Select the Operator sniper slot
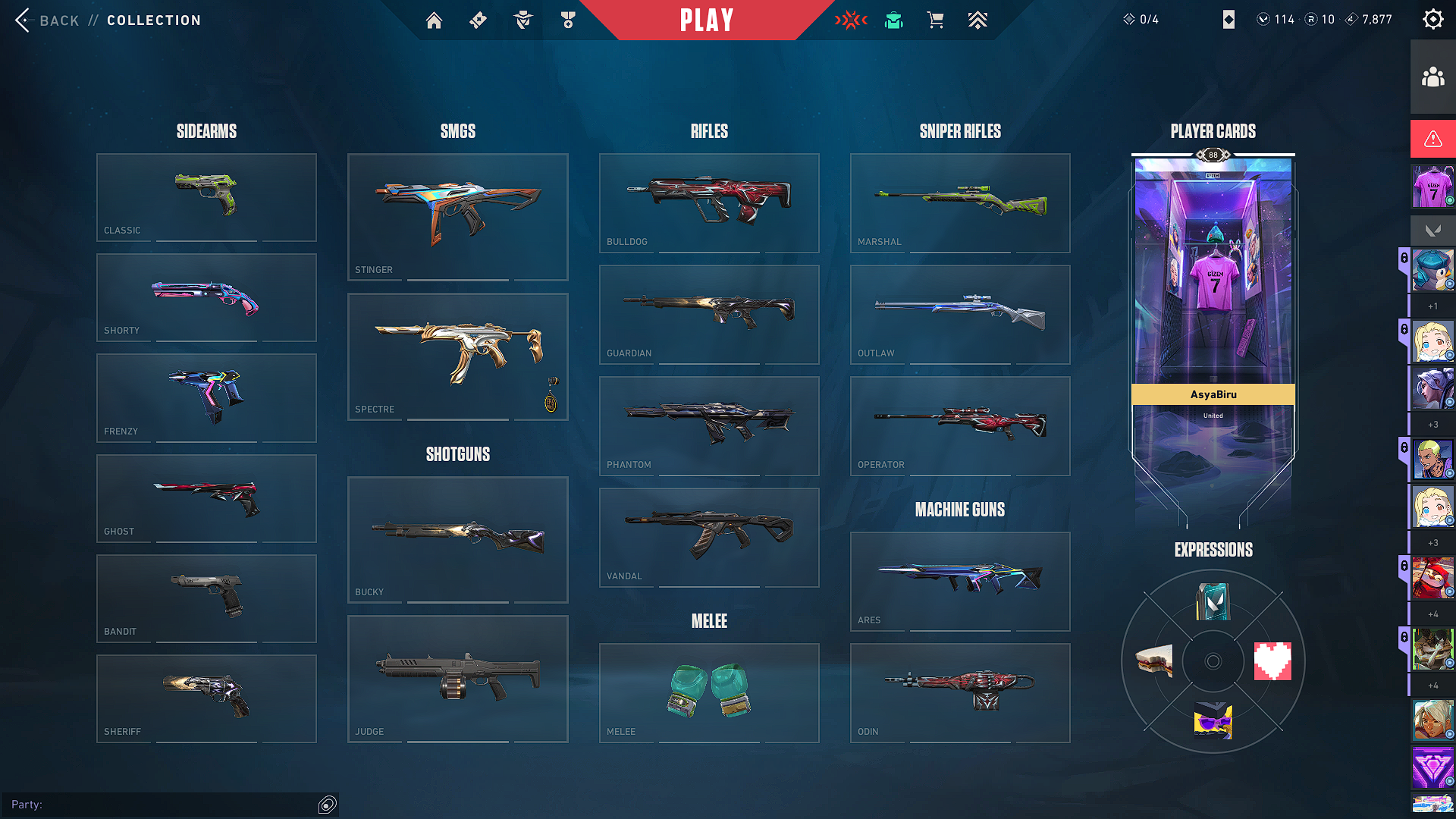This screenshot has height=819, width=1456. 960,425
